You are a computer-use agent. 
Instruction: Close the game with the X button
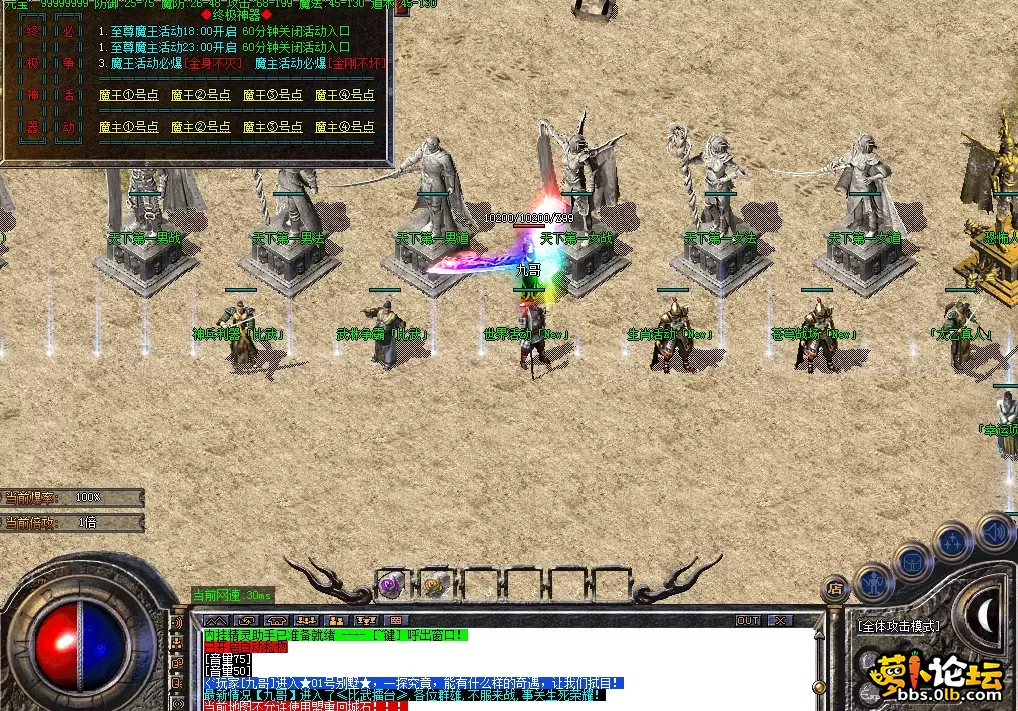tap(779, 621)
